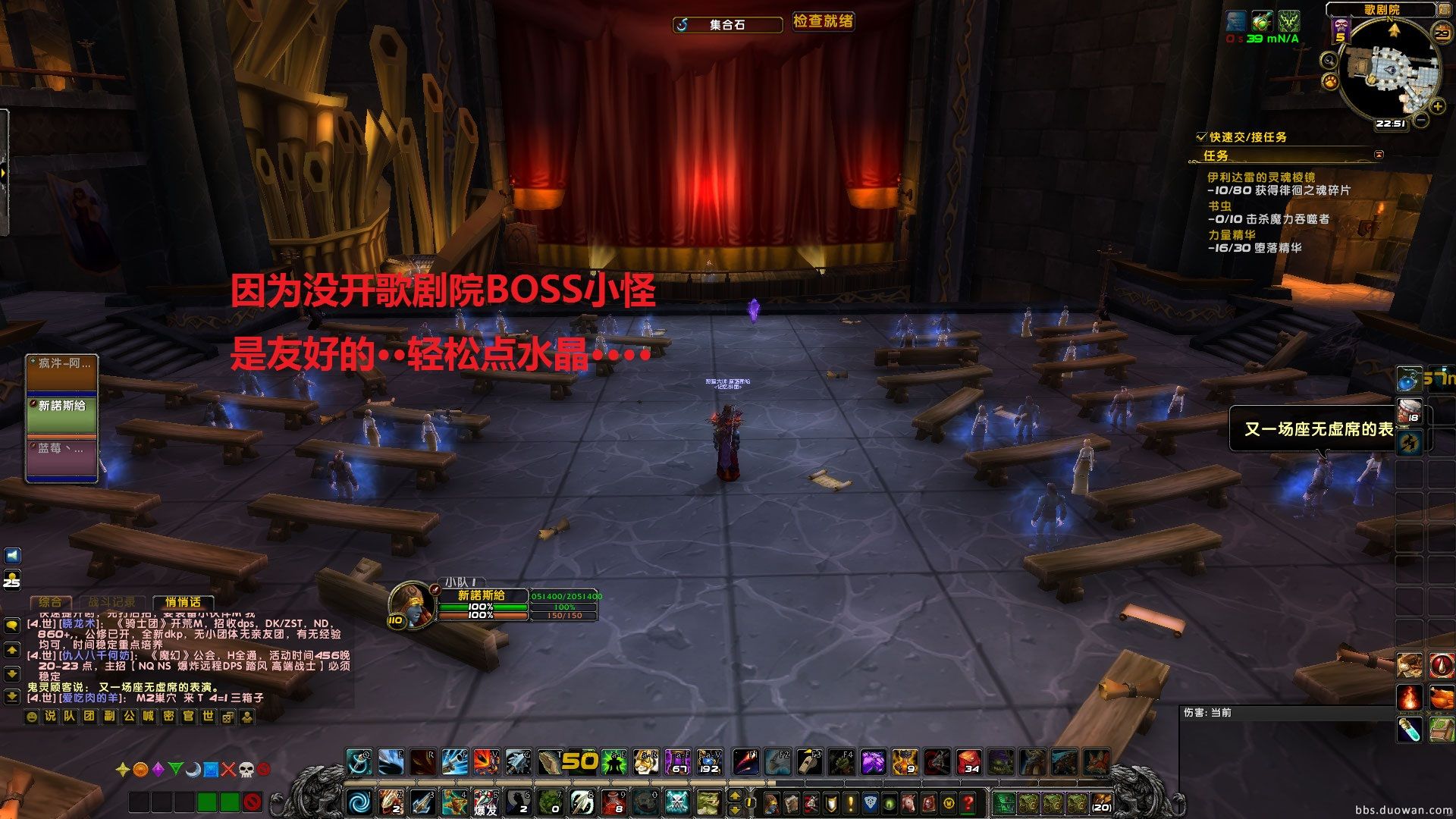Click the chat frame scroll-down arrow
This screenshot has width=1456, height=819.
[11, 673]
